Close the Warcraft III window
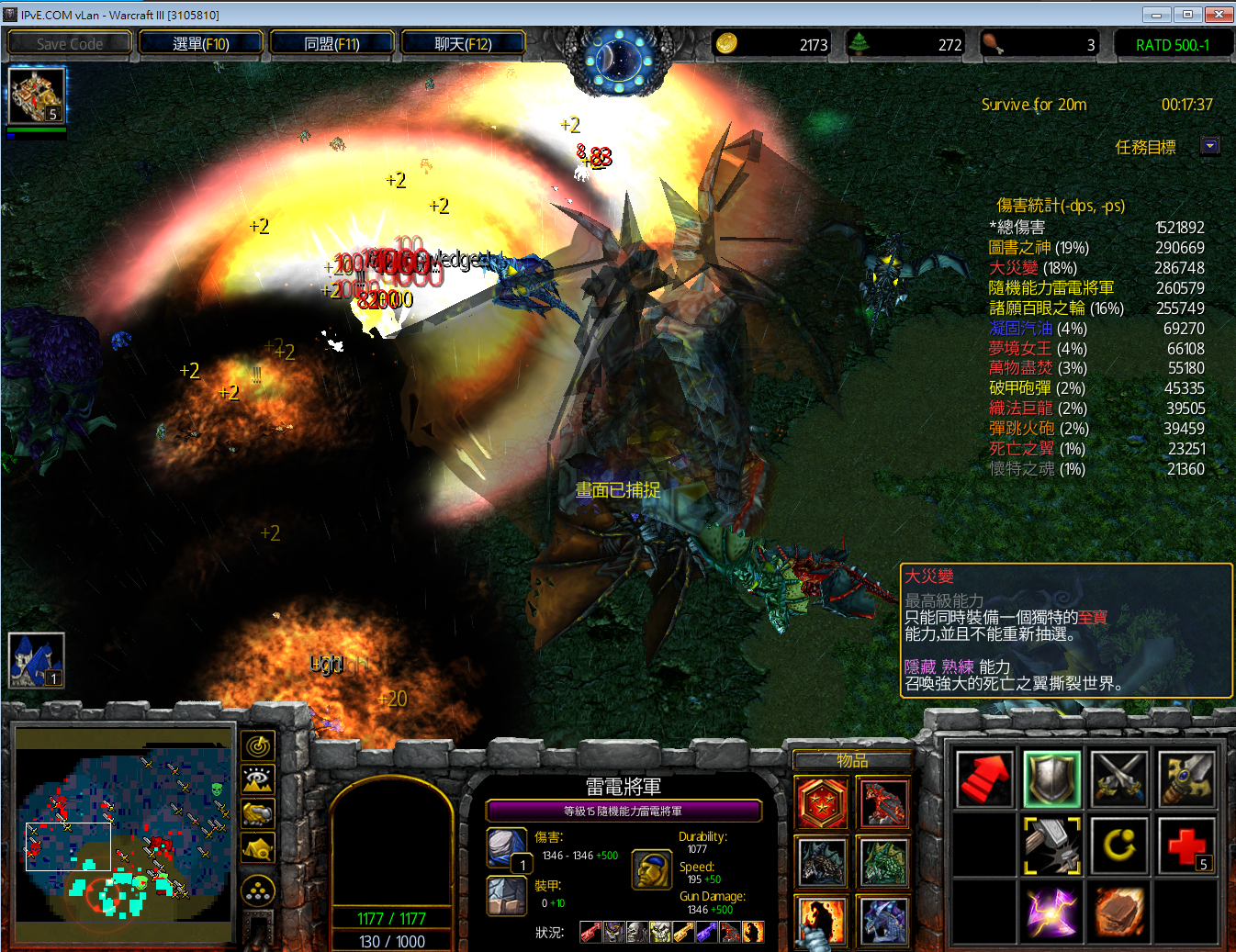The image size is (1236, 952). click(1219, 14)
